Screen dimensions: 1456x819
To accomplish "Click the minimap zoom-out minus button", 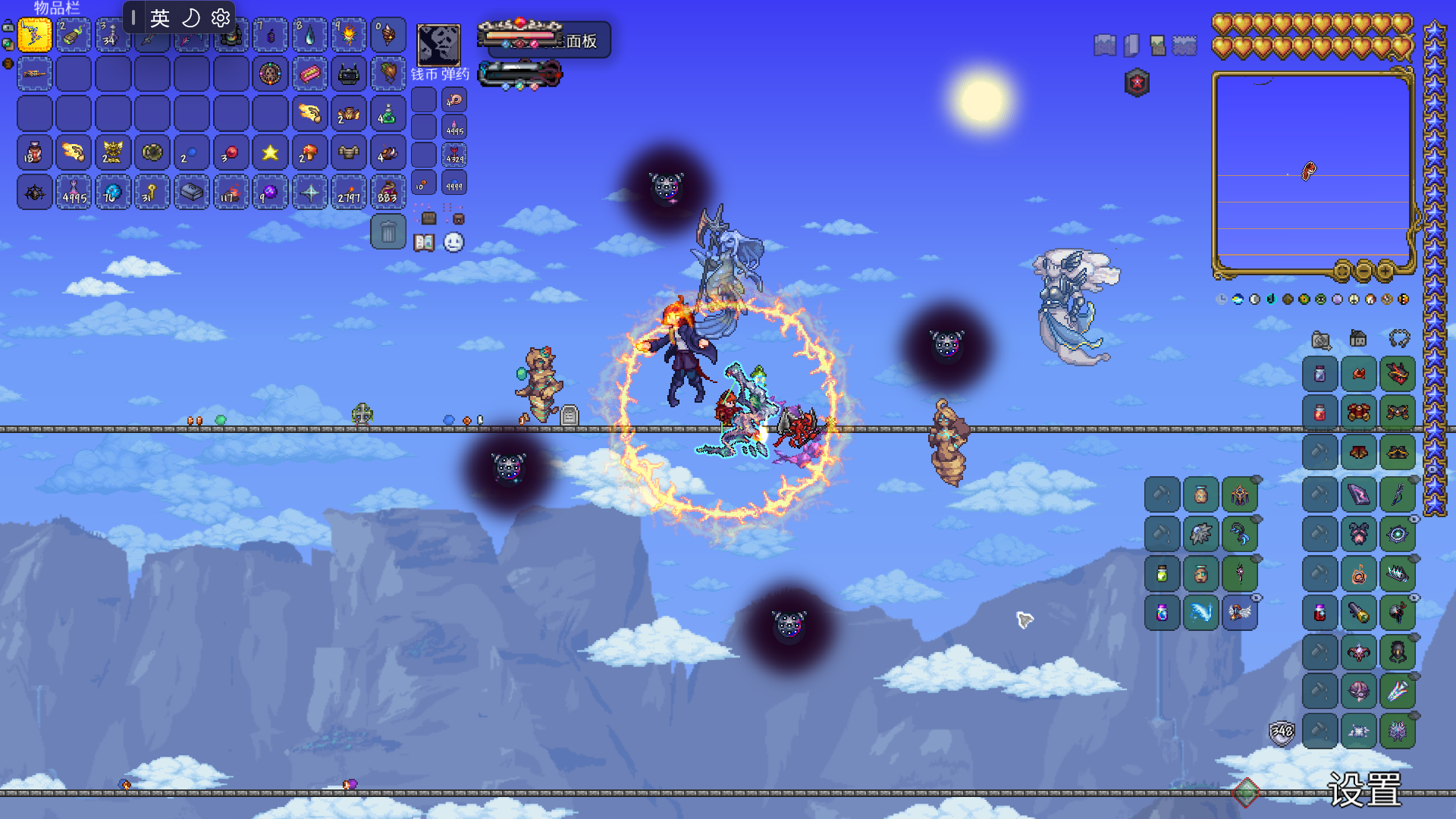I will [1363, 271].
